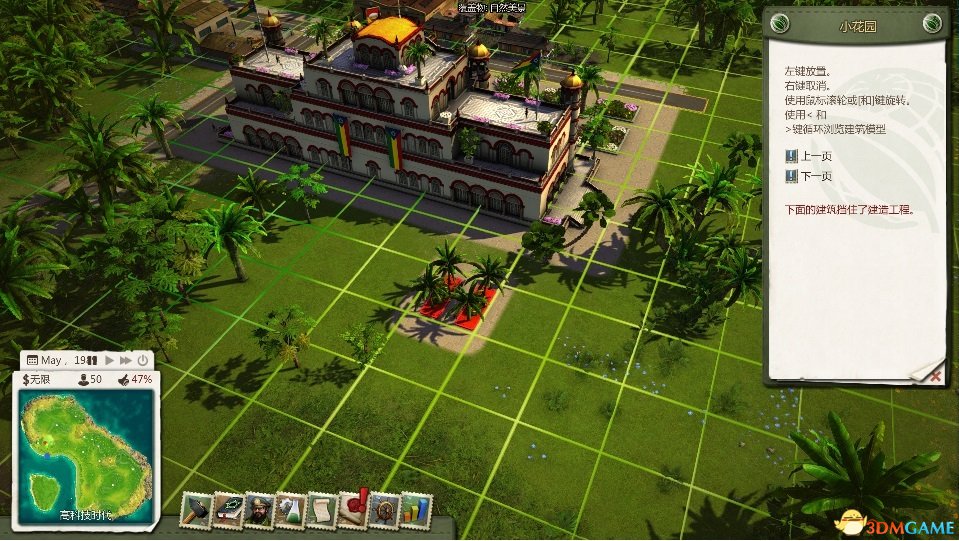
Task: Click the power button icon
Action: pyautogui.click(x=142, y=360)
